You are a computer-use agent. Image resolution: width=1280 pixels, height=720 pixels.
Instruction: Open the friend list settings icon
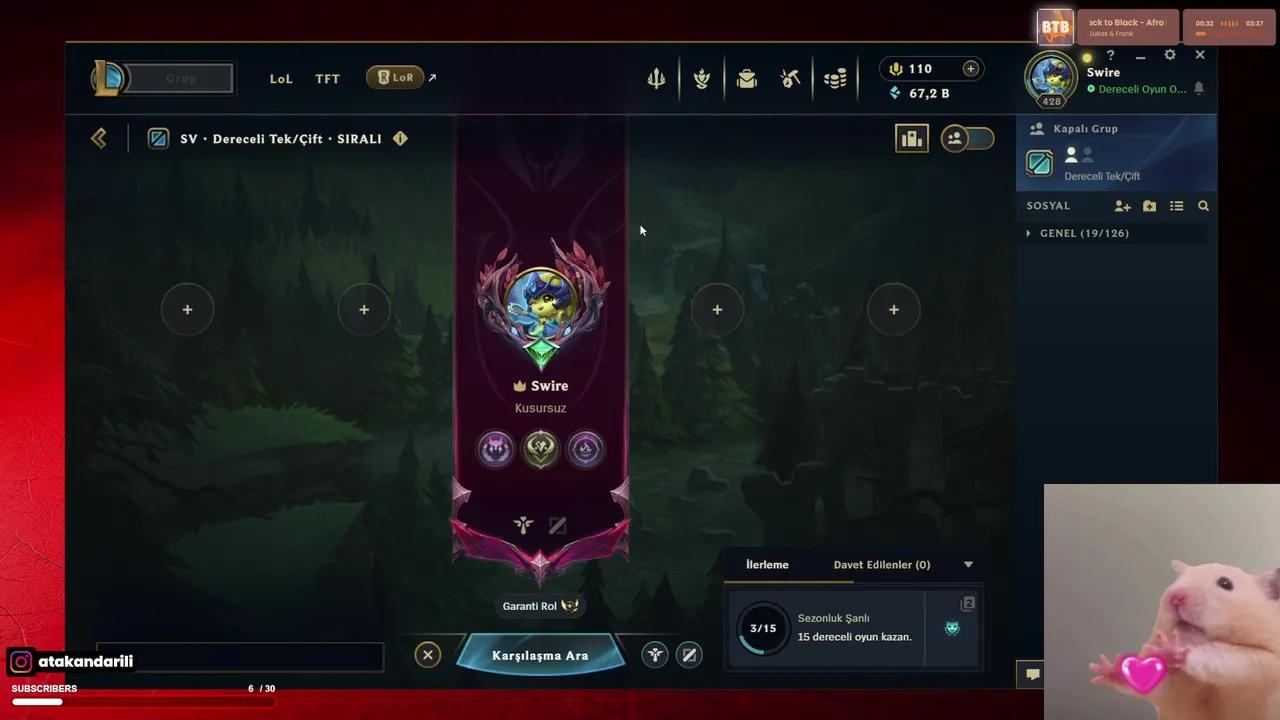pos(1177,205)
